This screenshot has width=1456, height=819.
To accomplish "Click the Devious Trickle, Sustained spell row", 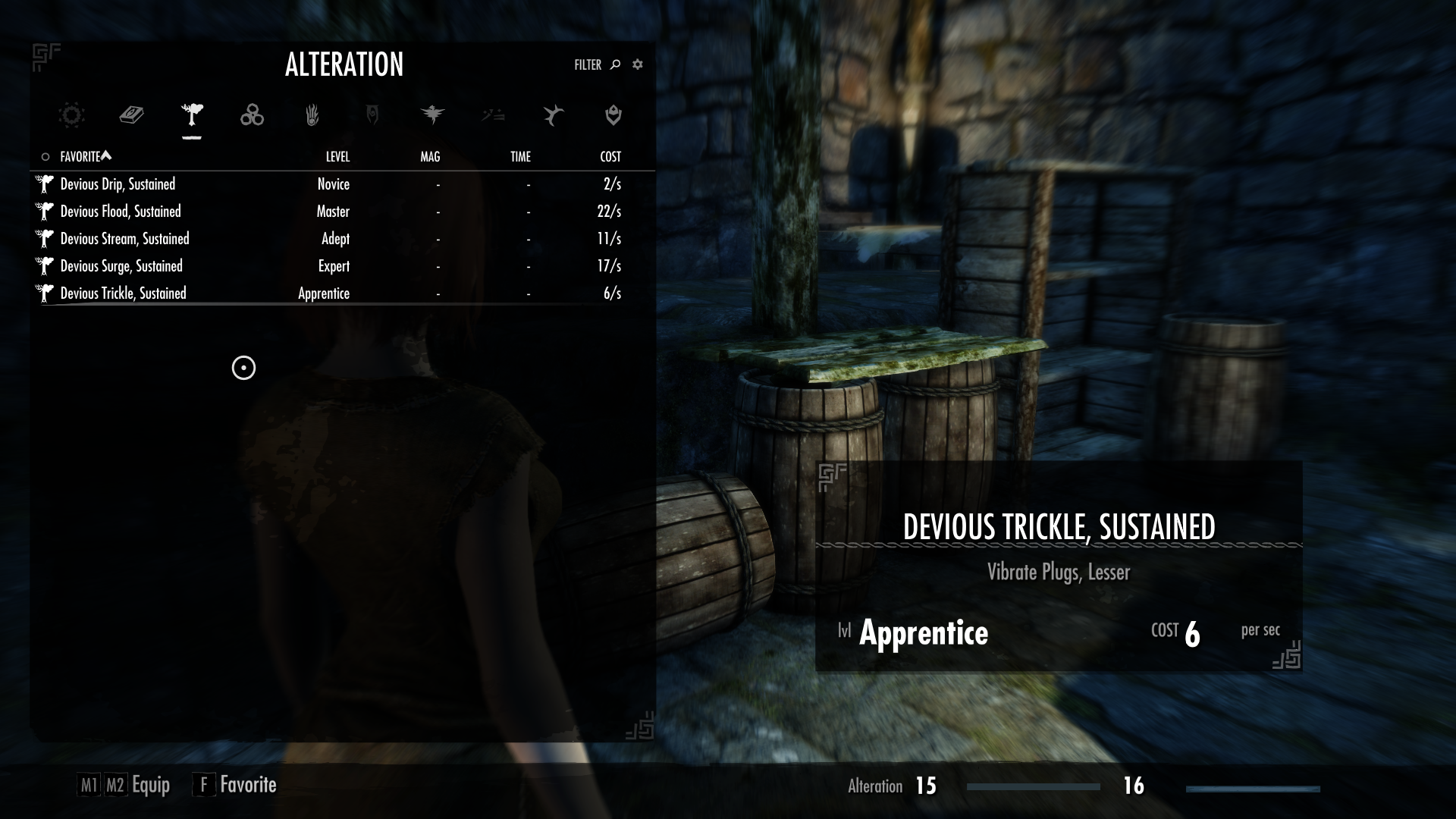I will (x=123, y=293).
